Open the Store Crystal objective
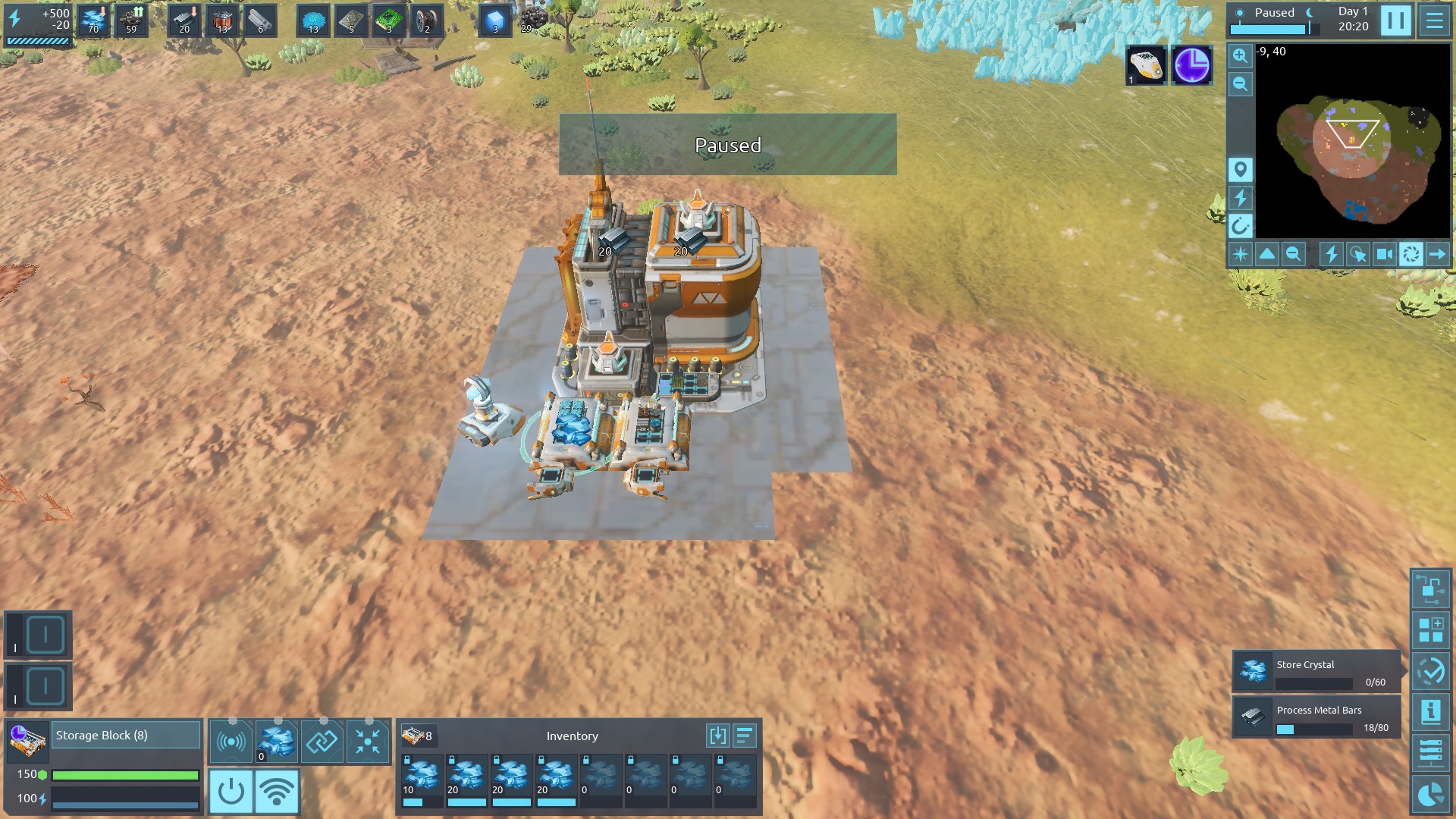The image size is (1456, 819). 1316,671
